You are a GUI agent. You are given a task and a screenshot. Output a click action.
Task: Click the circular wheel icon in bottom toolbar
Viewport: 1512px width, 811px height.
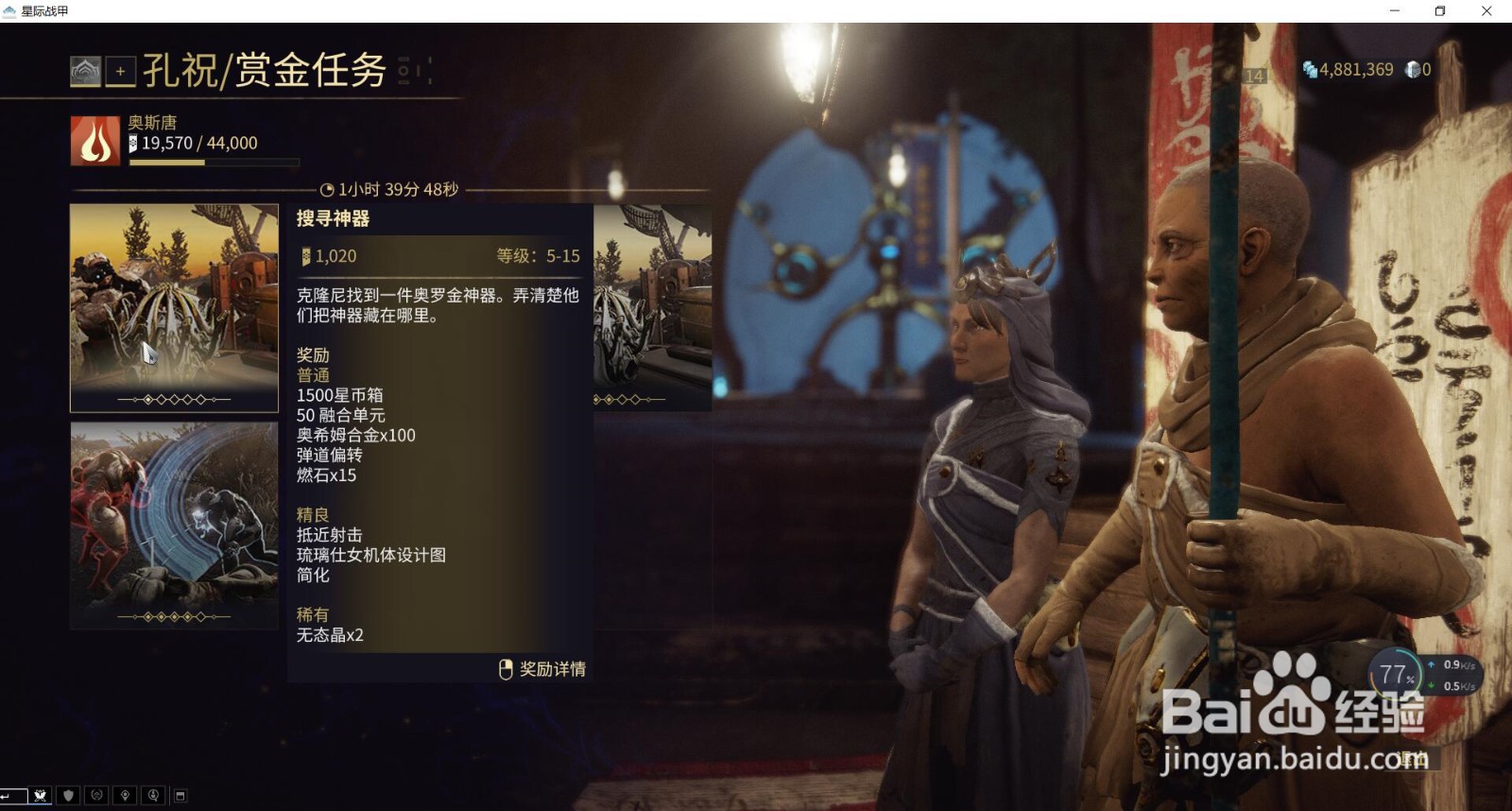(x=94, y=795)
